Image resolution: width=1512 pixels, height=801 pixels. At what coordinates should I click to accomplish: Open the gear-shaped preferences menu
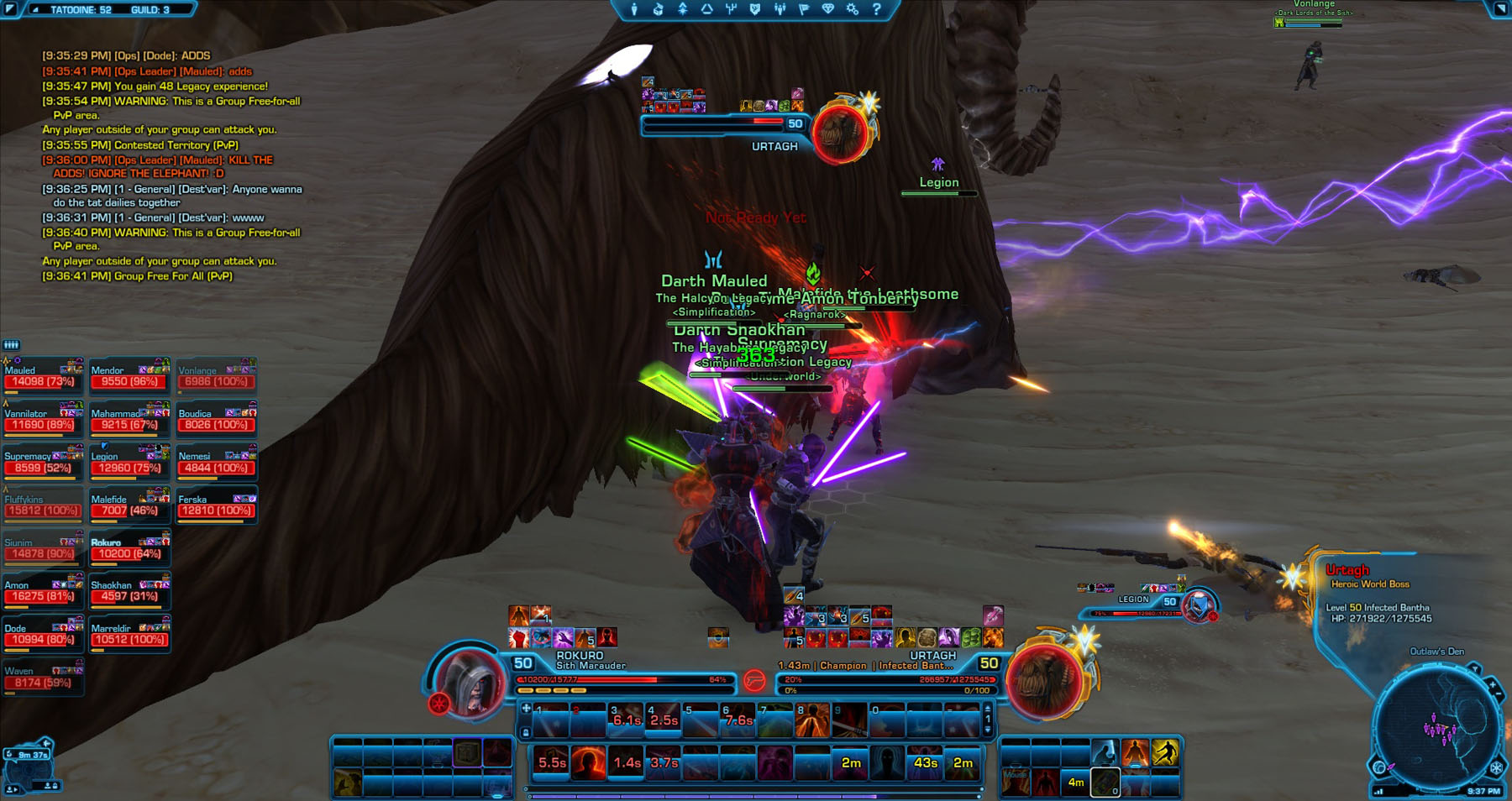click(853, 9)
